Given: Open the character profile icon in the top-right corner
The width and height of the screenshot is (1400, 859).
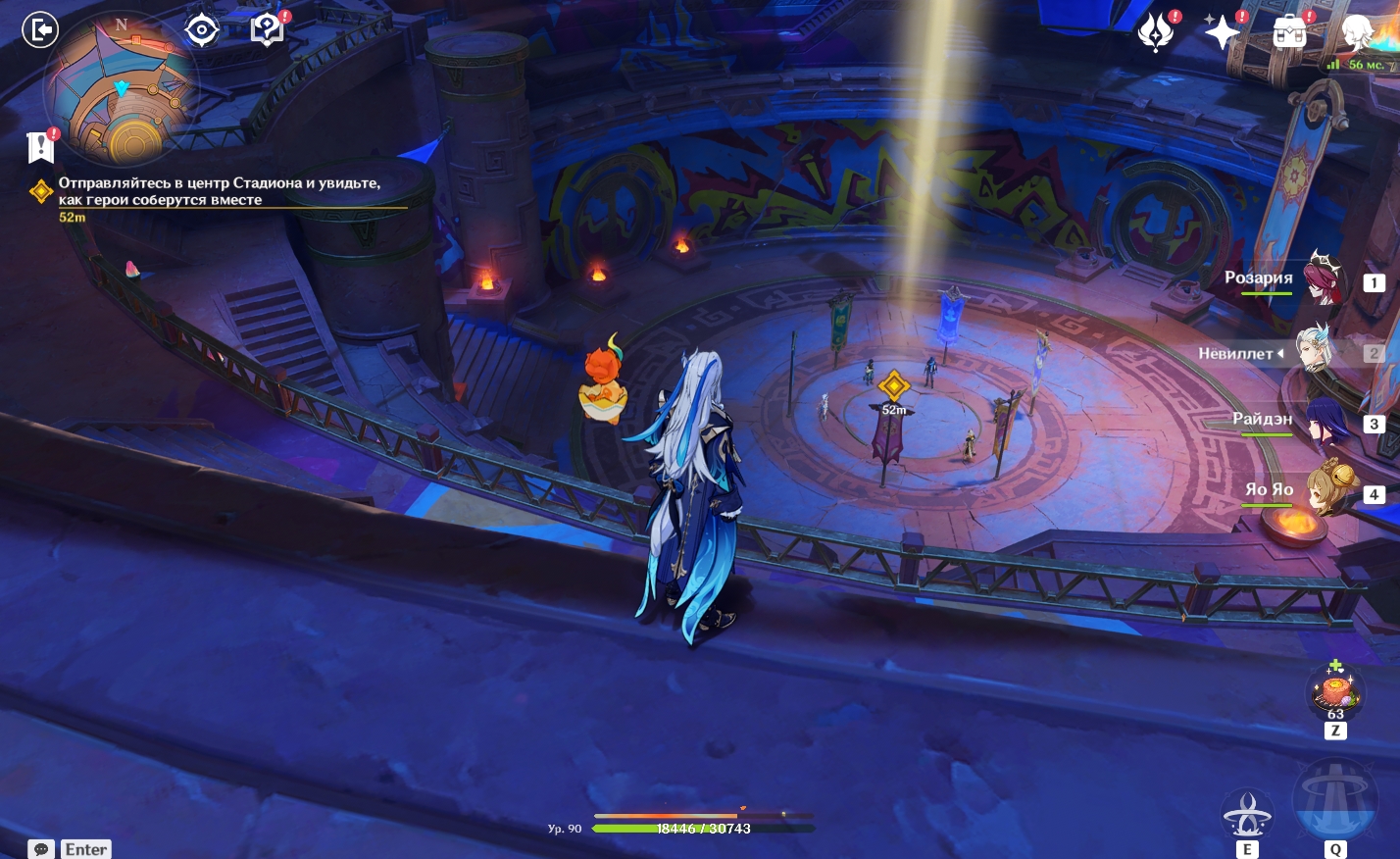Looking at the screenshot, I should coord(1358,32).
